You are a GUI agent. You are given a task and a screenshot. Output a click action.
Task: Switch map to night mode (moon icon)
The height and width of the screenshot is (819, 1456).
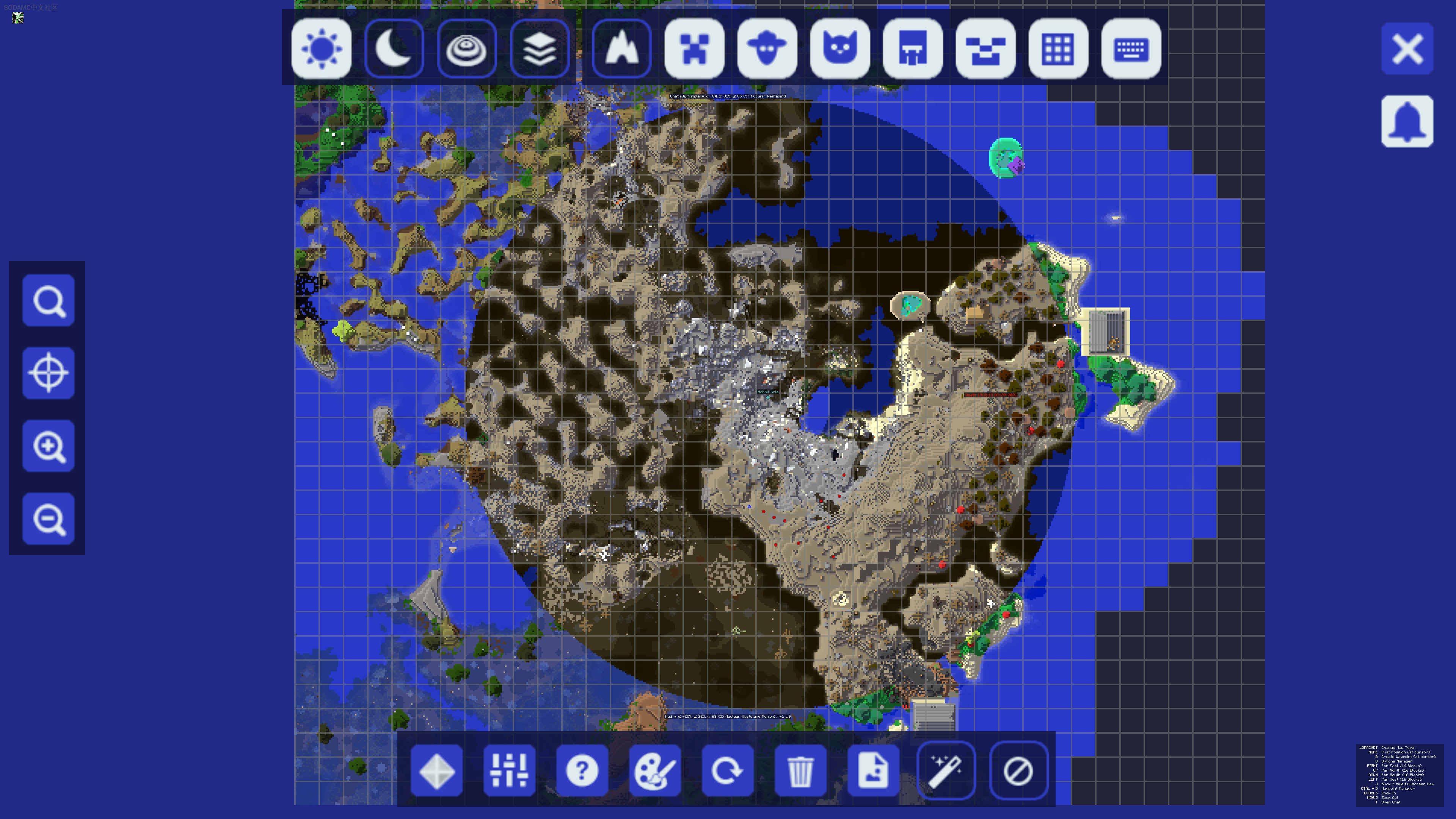(394, 48)
